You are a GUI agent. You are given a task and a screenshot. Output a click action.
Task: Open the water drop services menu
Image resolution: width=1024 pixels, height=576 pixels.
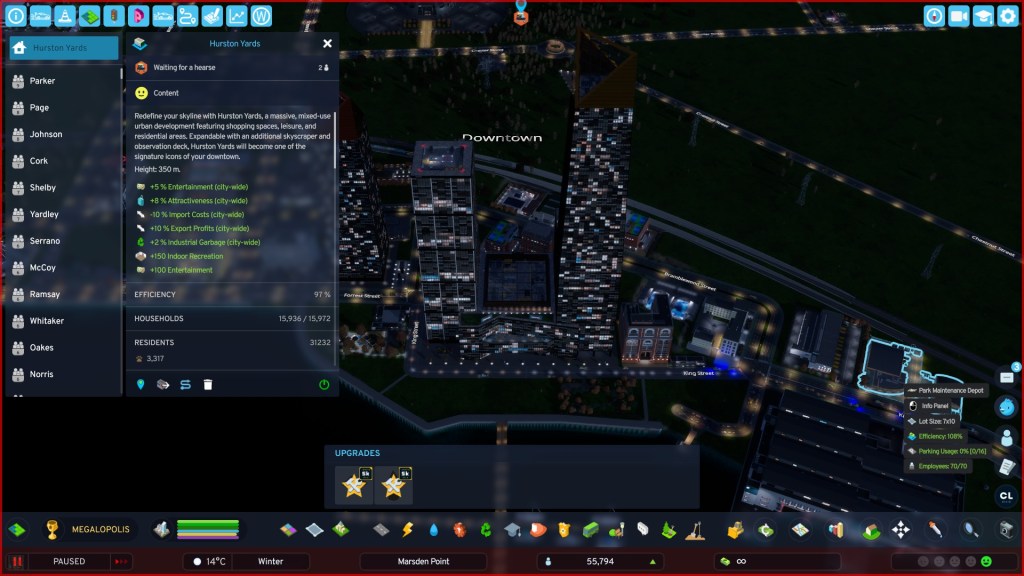(x=433, y=529)
